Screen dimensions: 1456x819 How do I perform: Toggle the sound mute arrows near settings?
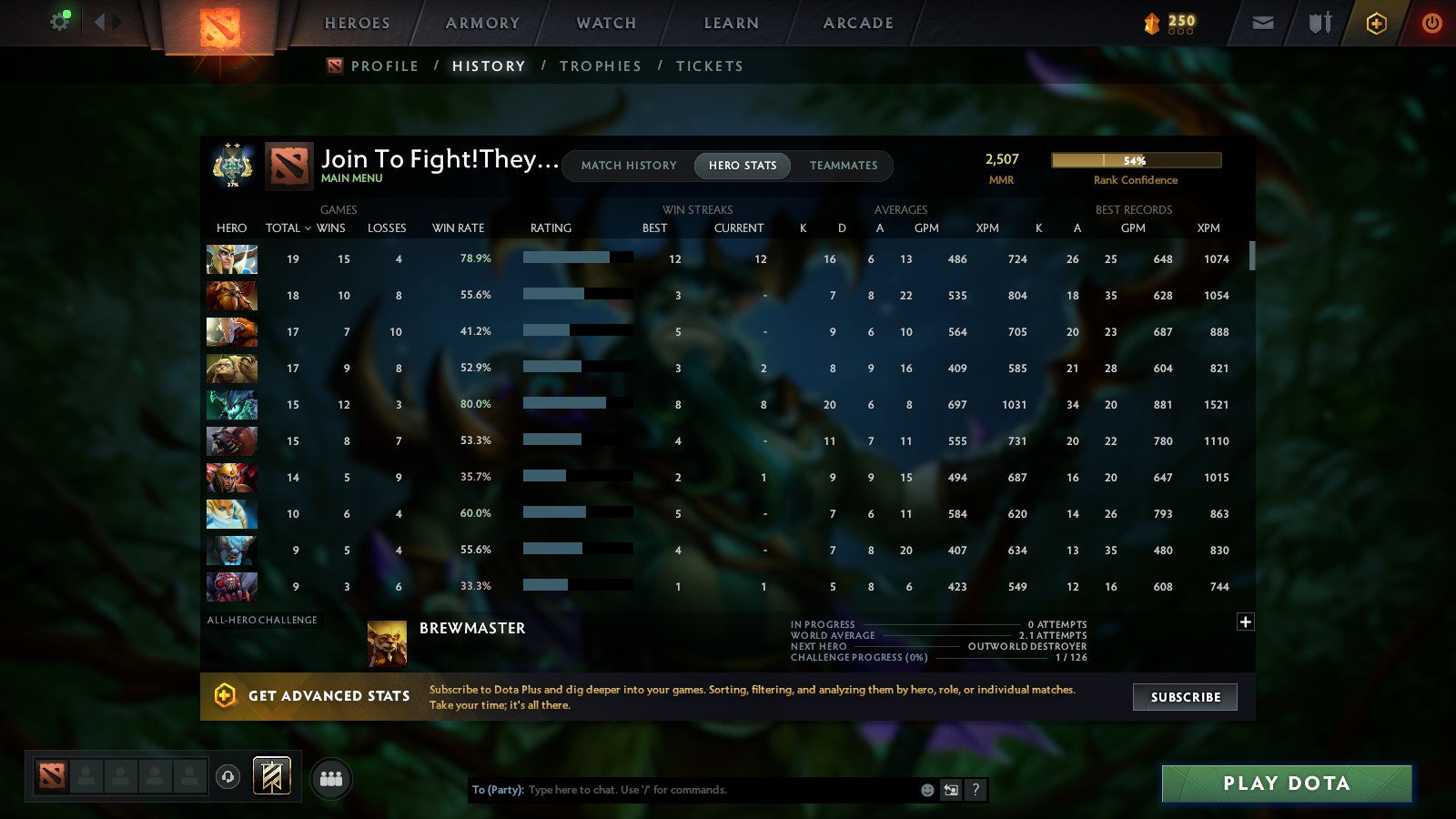[x=109, y=20]
